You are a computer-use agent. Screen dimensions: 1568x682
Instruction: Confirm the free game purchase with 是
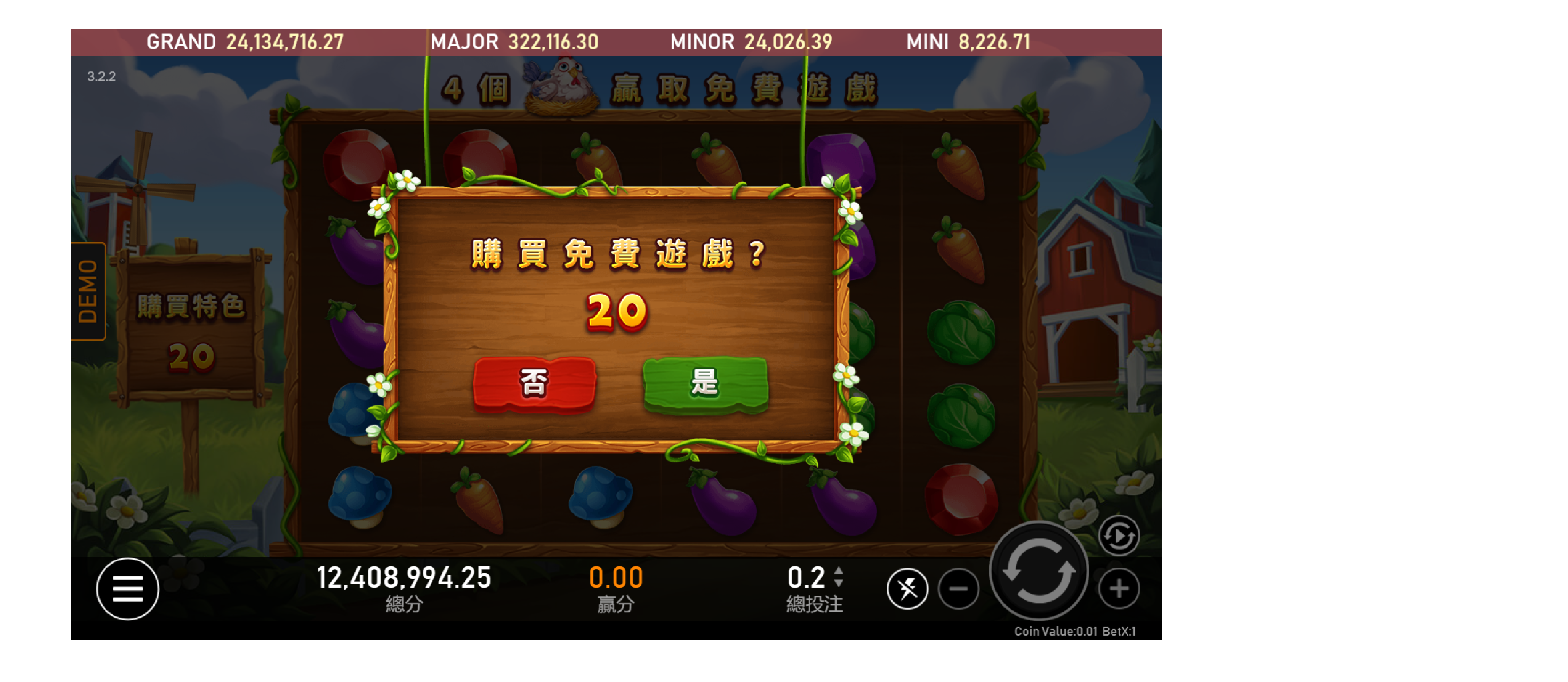(705, 383)
